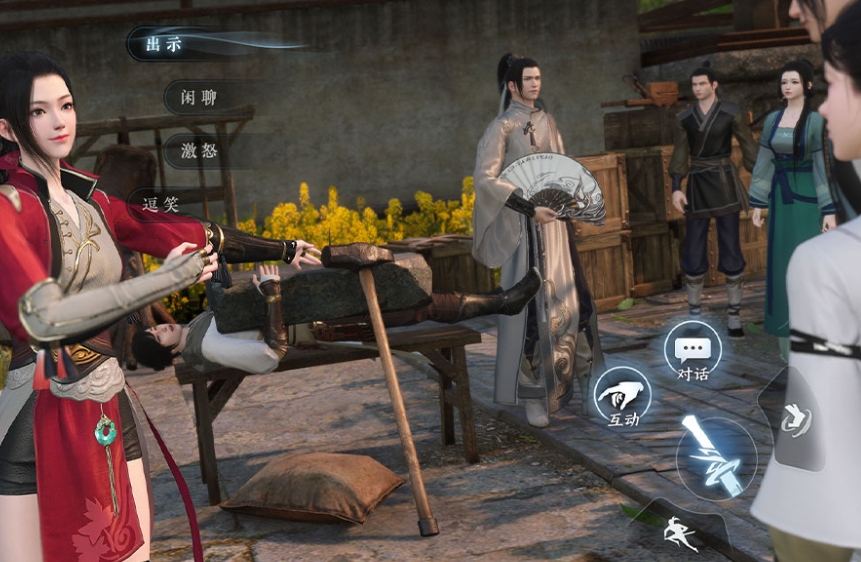Screen dimensions: 861x562
Task: Tap the 对话 dialogue speech bubble button
Action: 692,352
